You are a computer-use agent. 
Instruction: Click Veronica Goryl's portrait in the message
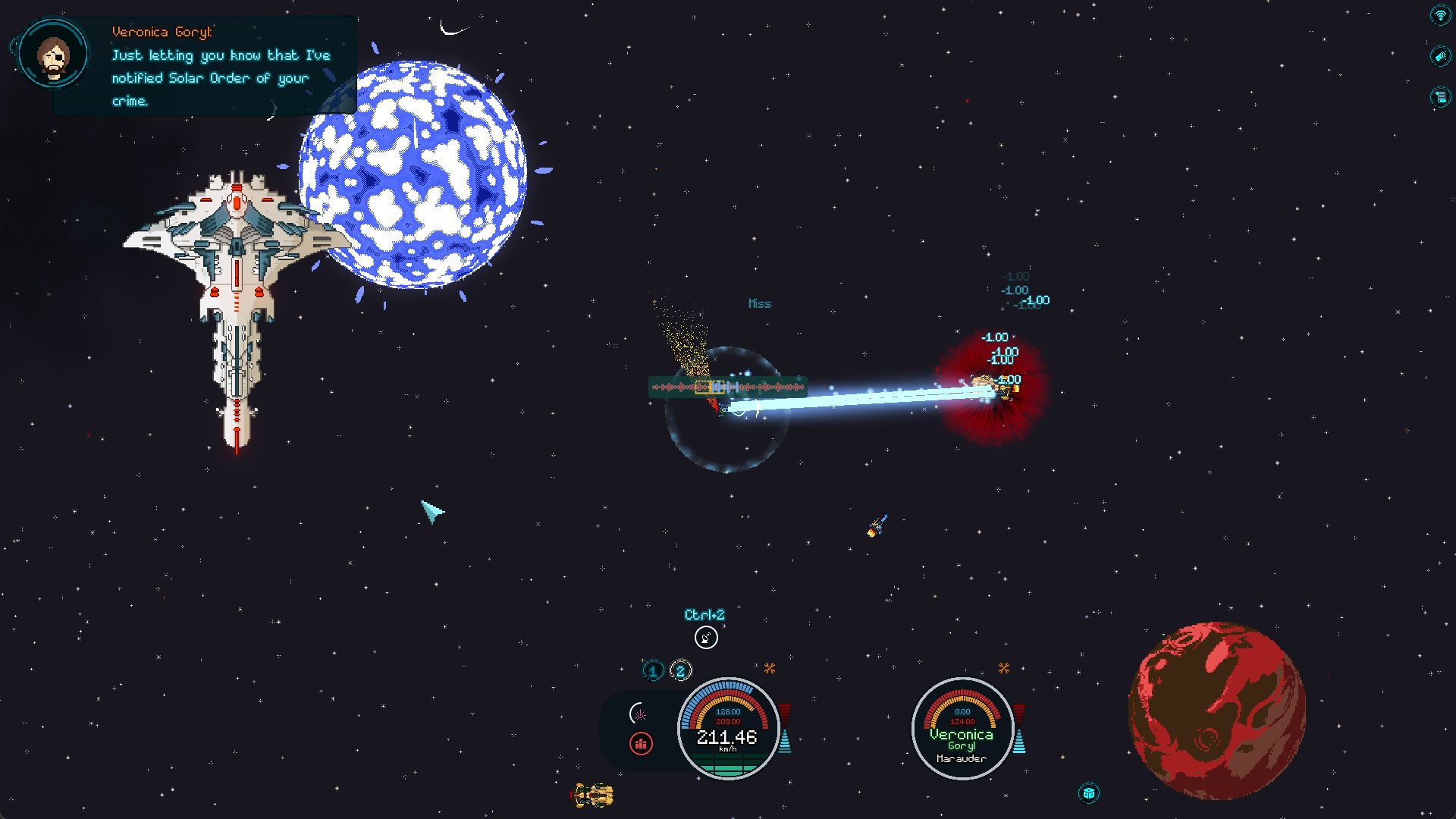click(53, 55)
